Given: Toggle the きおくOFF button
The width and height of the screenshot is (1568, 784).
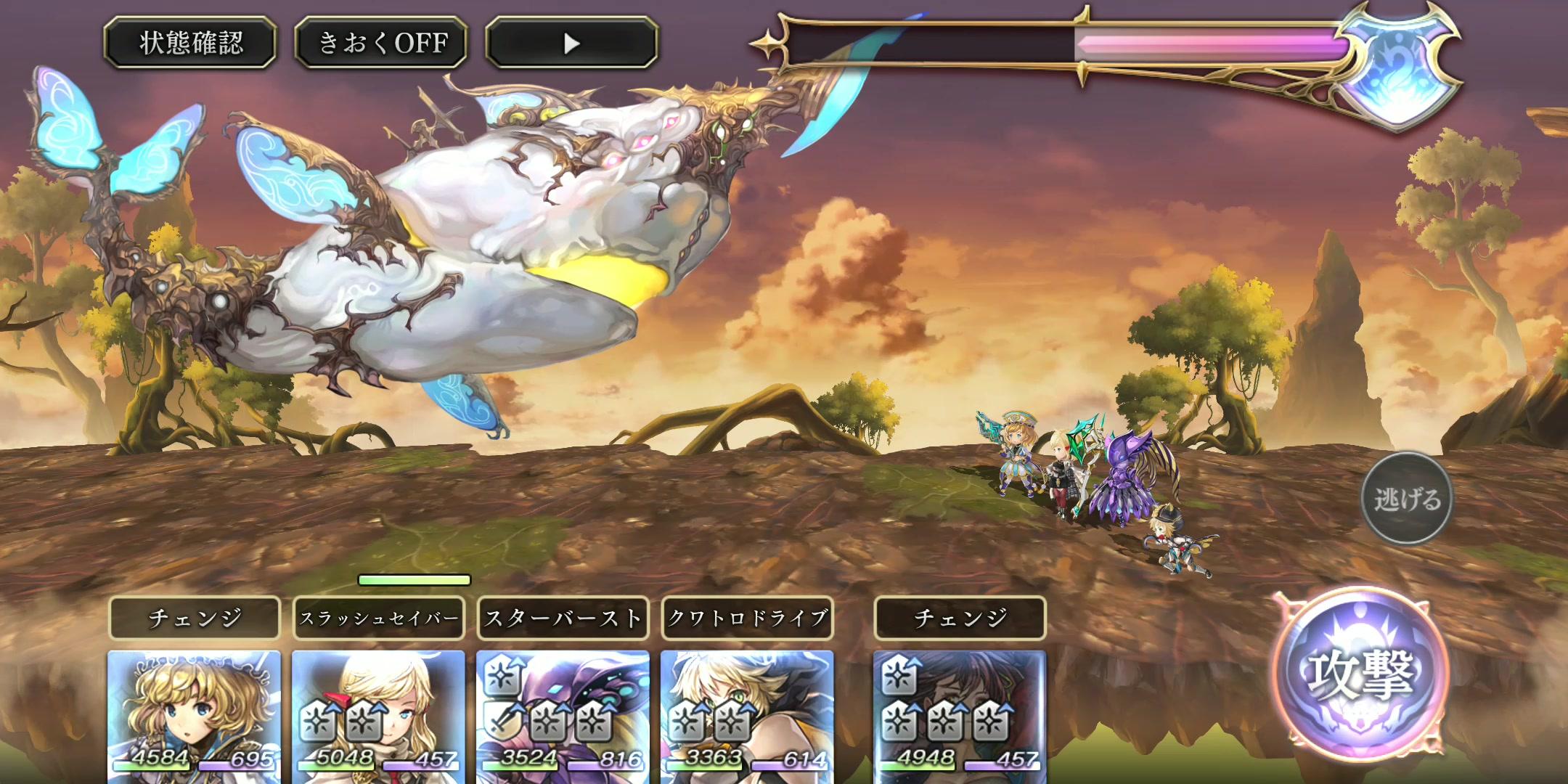Looking at the screenshot, I should tap(381, 43).
